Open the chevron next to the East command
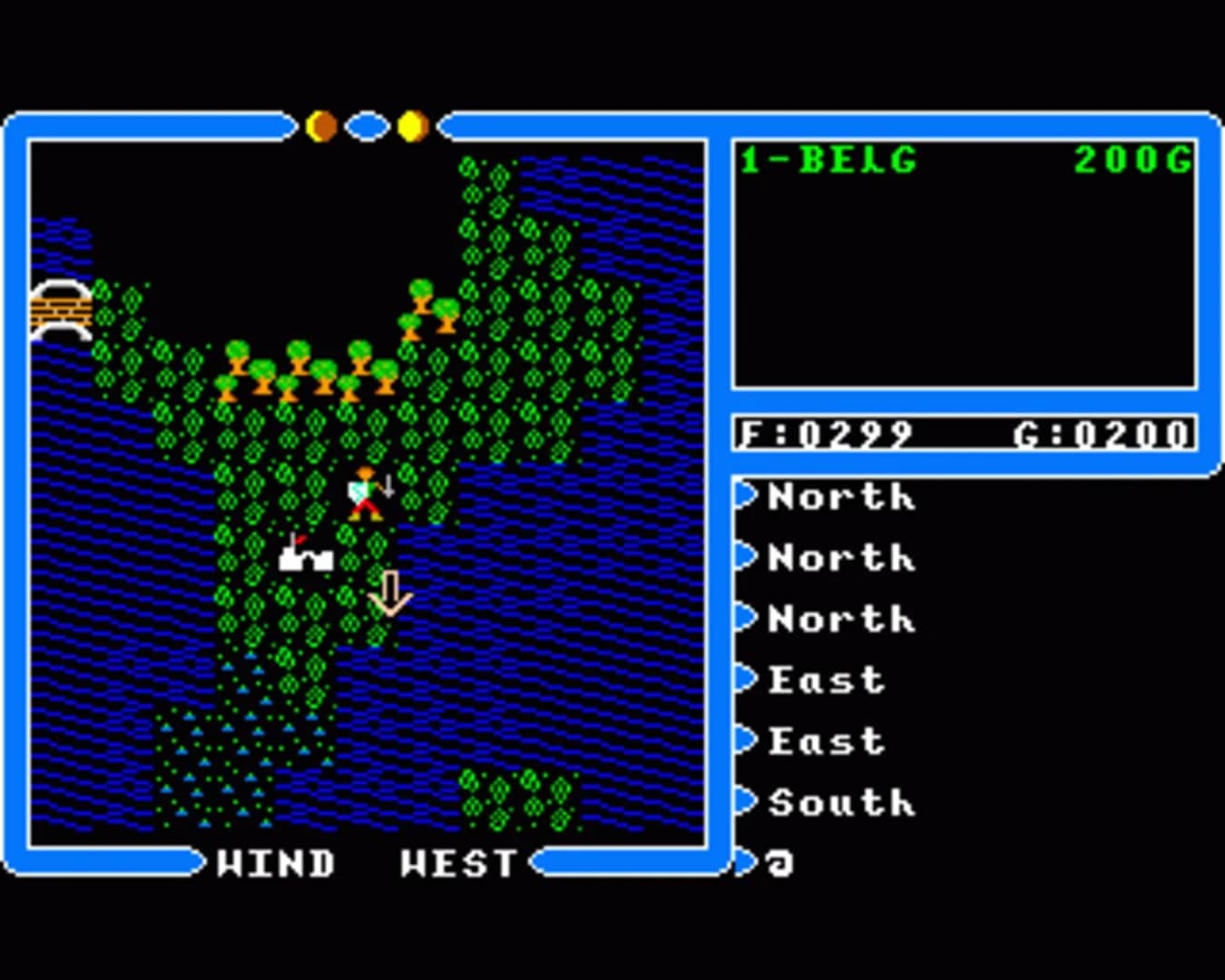Viewport: 1225px width, 980px height. coord(747,680)
